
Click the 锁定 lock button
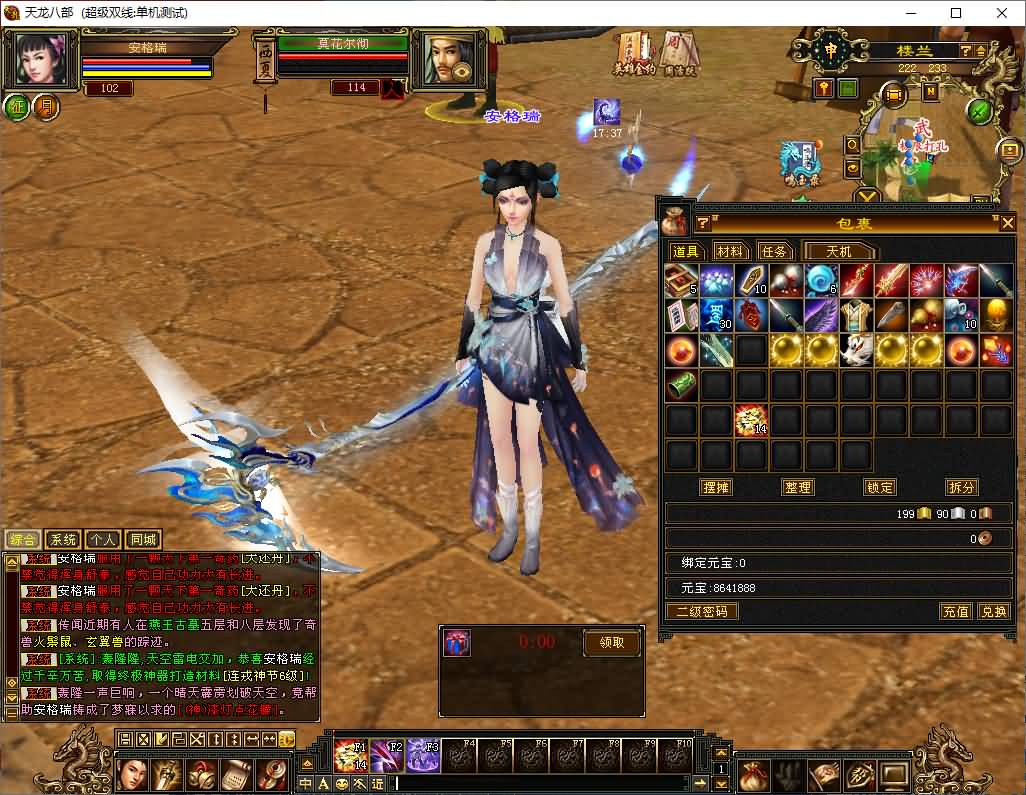[880, 487]
